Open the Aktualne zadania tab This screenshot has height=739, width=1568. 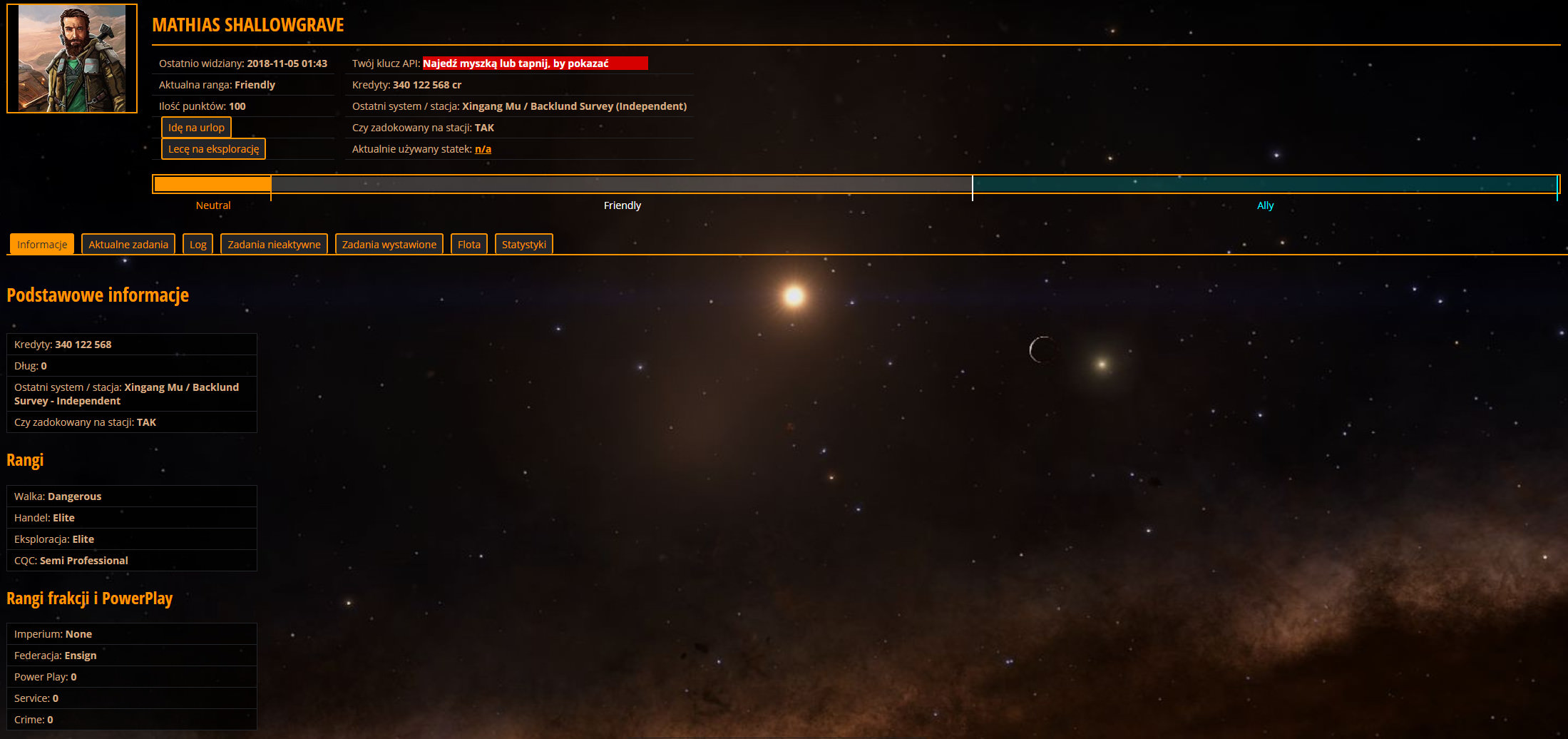pos(128,245)
